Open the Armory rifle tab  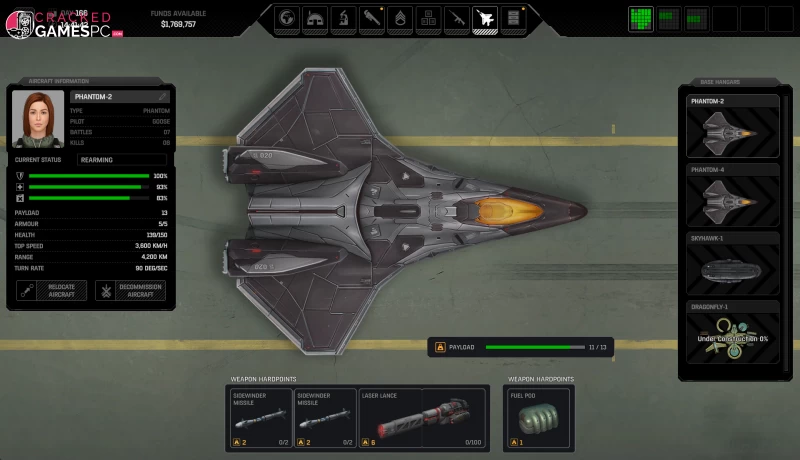point(457,18)
